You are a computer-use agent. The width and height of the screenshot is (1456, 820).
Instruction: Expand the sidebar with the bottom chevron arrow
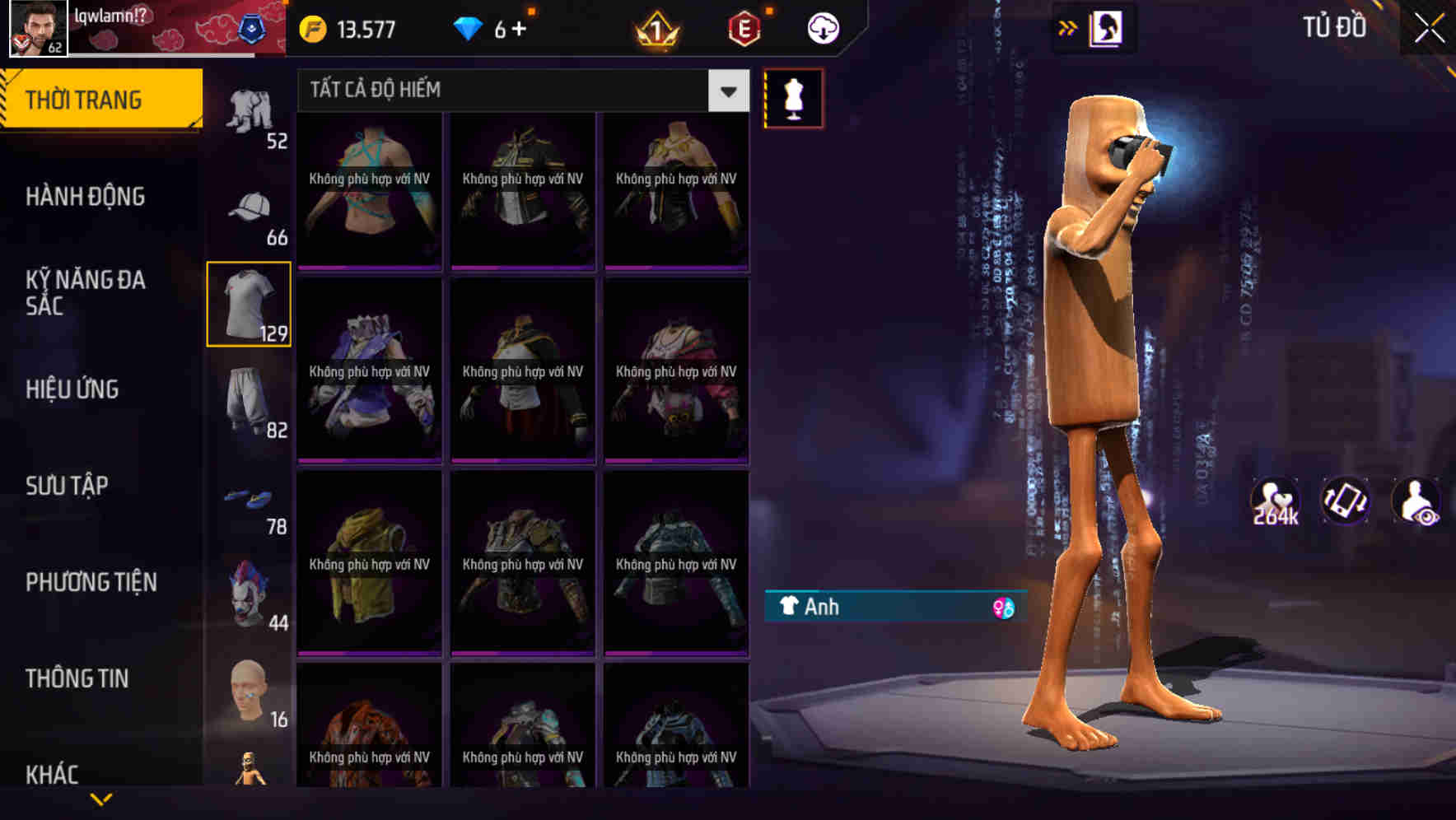(101, 797)
